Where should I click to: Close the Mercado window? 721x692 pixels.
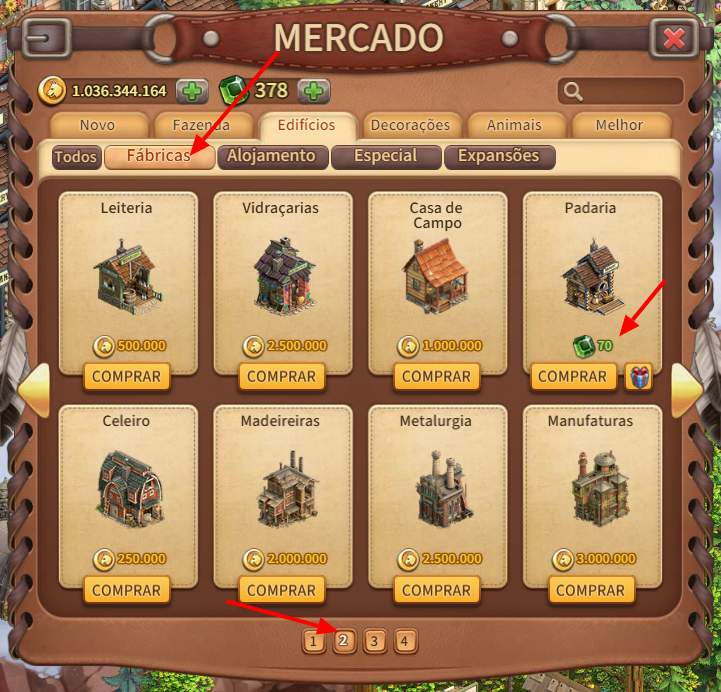674,39
